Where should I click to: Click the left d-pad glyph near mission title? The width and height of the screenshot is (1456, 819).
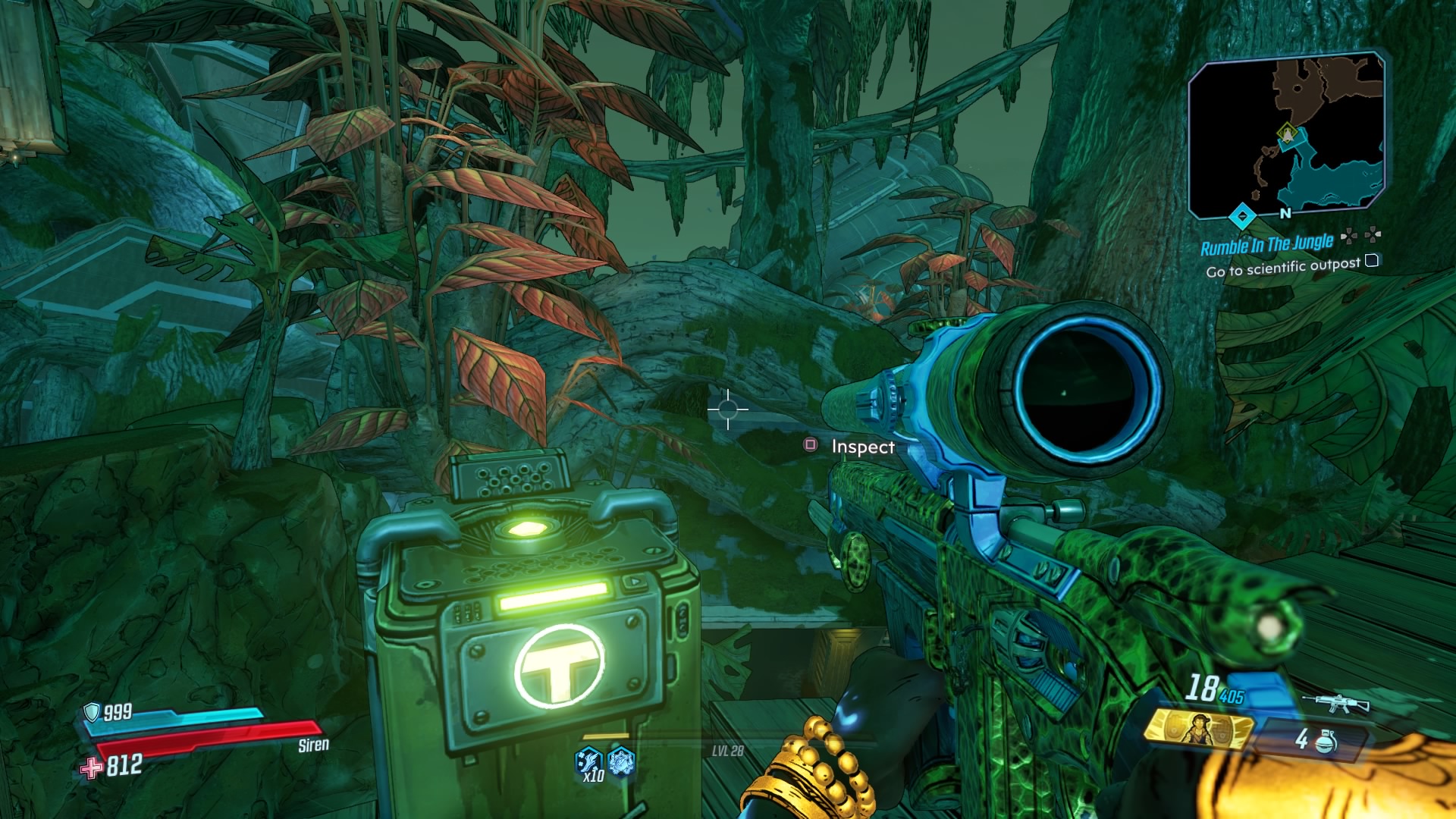[x=1349, y=234]
